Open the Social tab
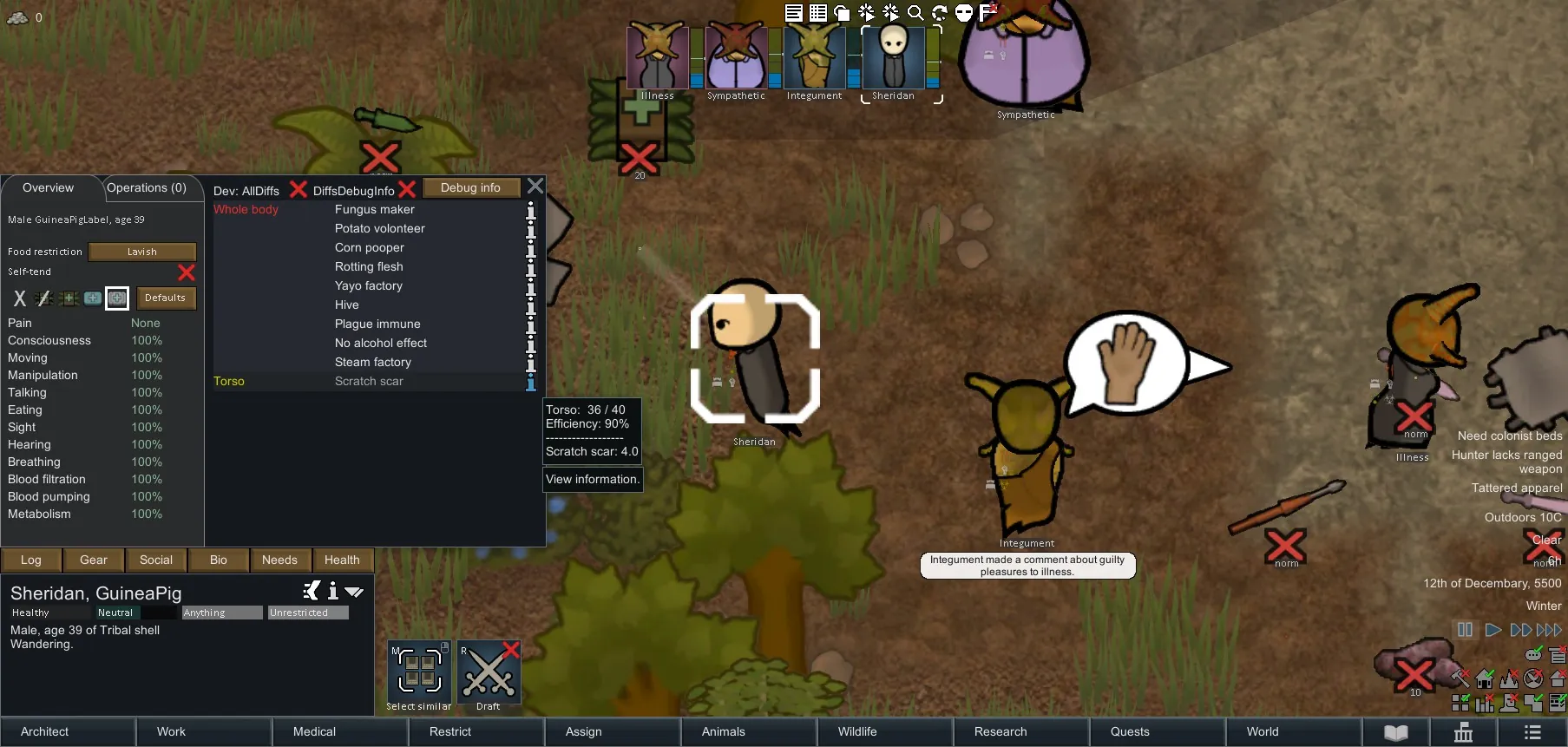 (156, 560)
